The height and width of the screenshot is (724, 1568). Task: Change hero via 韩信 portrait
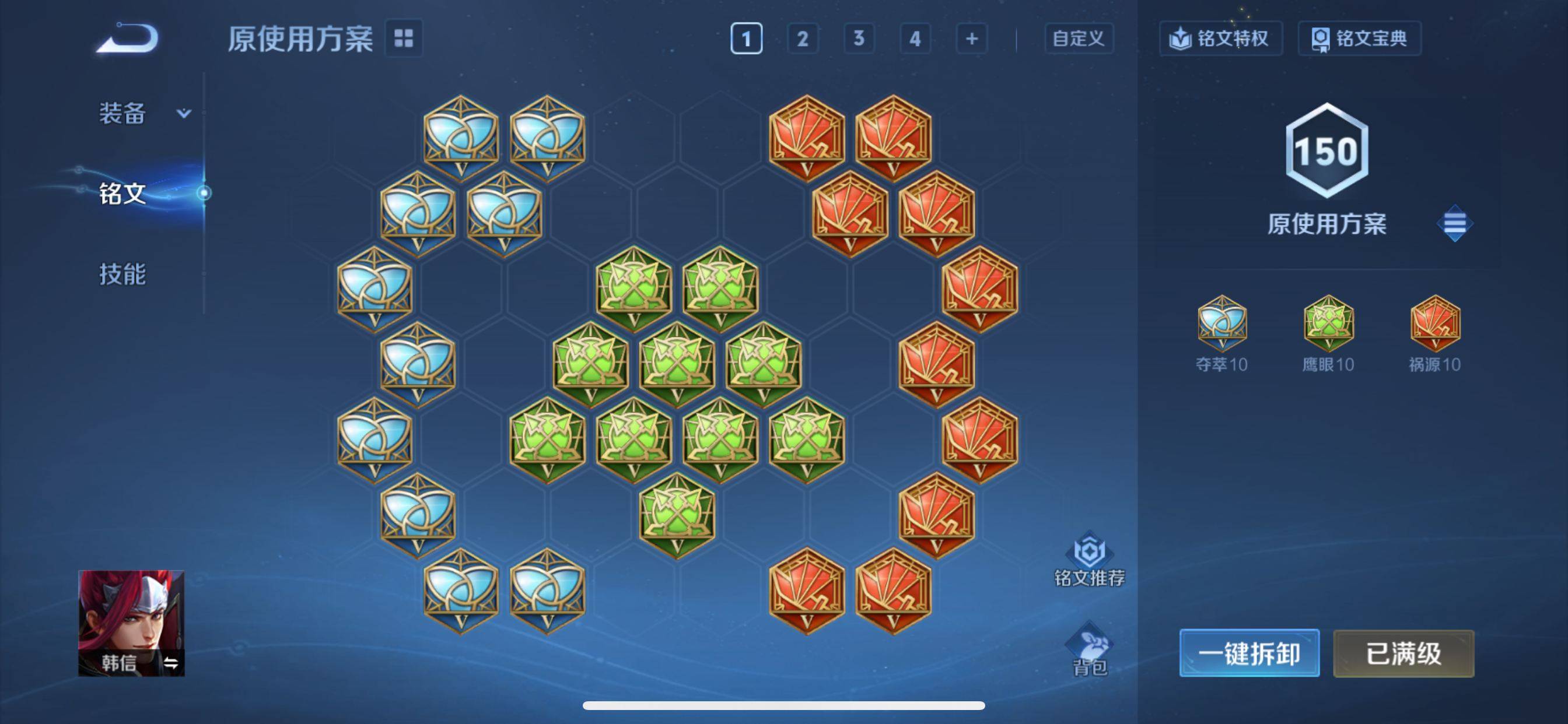[x=131, y=623]
